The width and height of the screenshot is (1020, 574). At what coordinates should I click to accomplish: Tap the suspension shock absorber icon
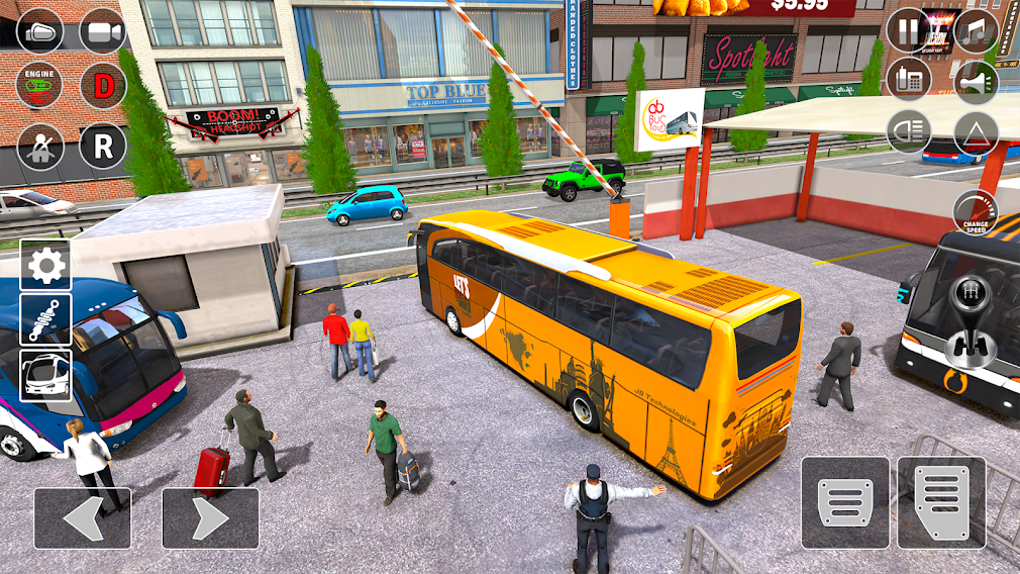click(46, 320)
